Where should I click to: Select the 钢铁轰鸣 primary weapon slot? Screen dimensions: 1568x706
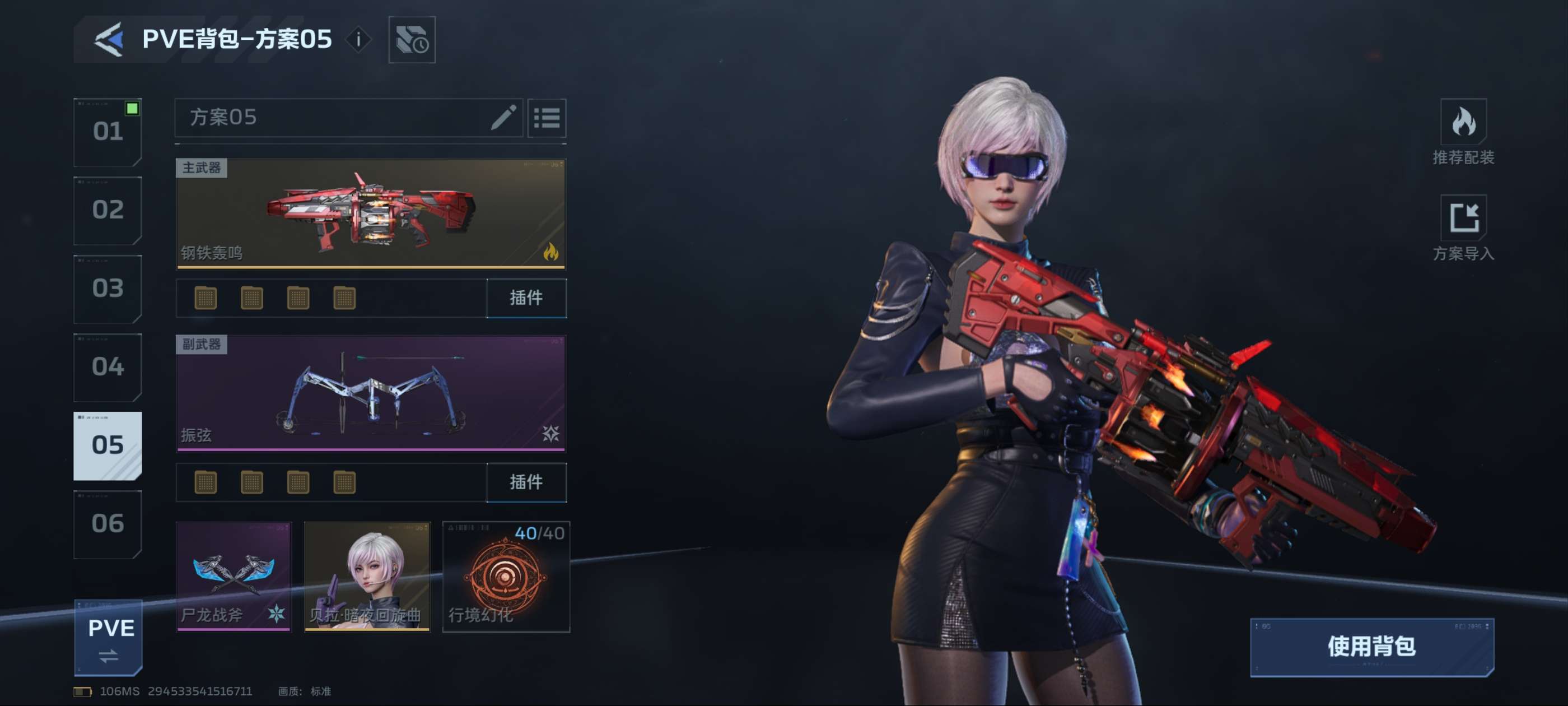371,213
